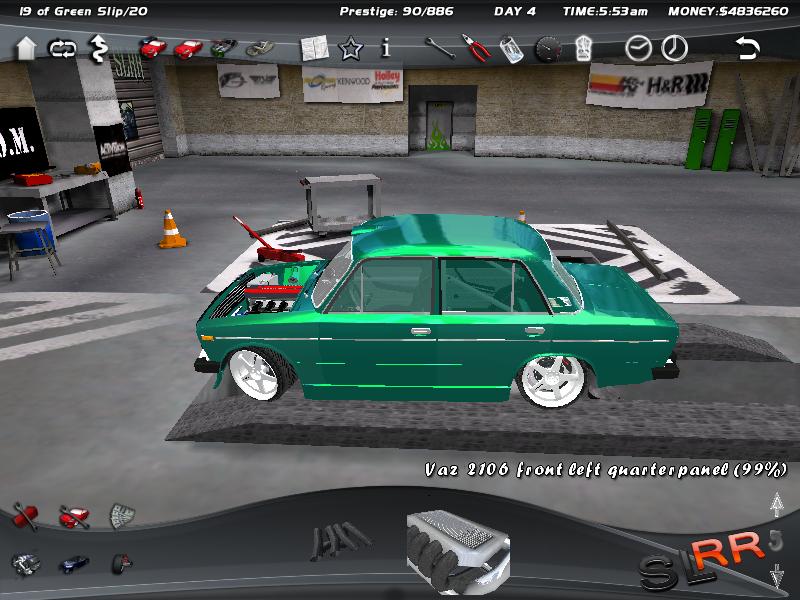The image size is (800, 600).
Task: Show car info with the "i" icon
Action: pos(386,48)
